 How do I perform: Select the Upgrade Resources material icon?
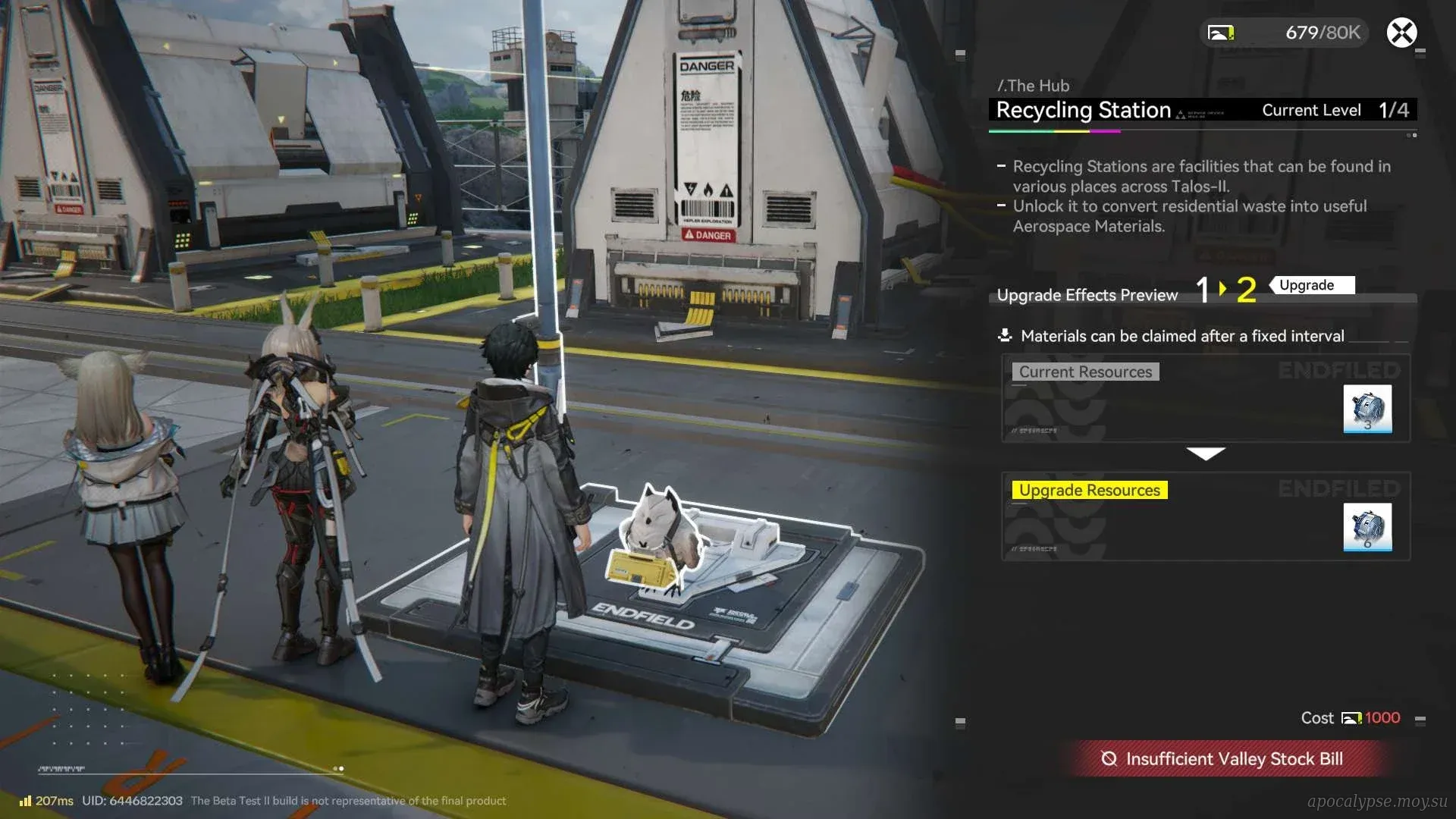pos(1367,527)
